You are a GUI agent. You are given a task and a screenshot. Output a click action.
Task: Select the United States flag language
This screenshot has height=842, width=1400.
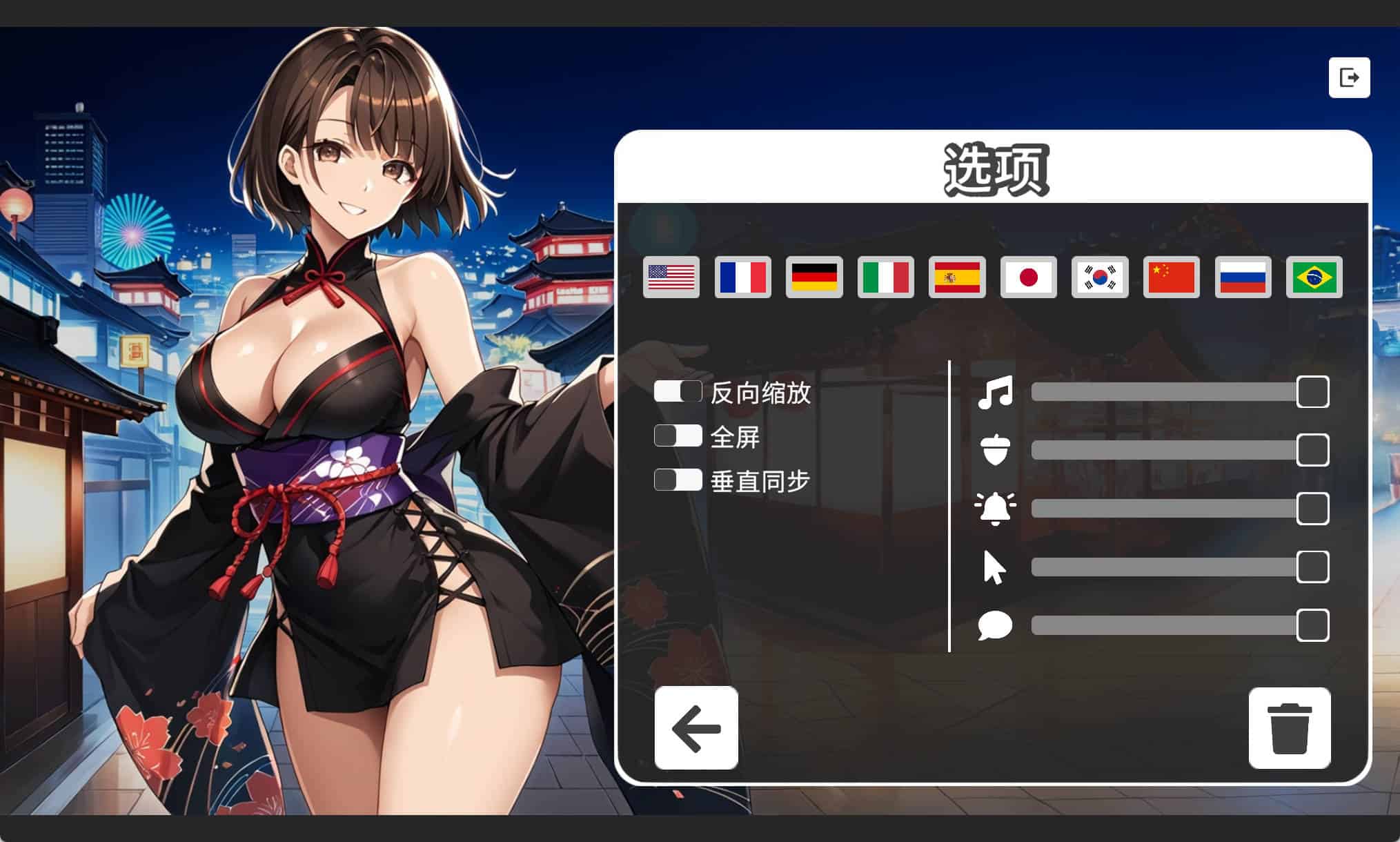click(671, 277)
